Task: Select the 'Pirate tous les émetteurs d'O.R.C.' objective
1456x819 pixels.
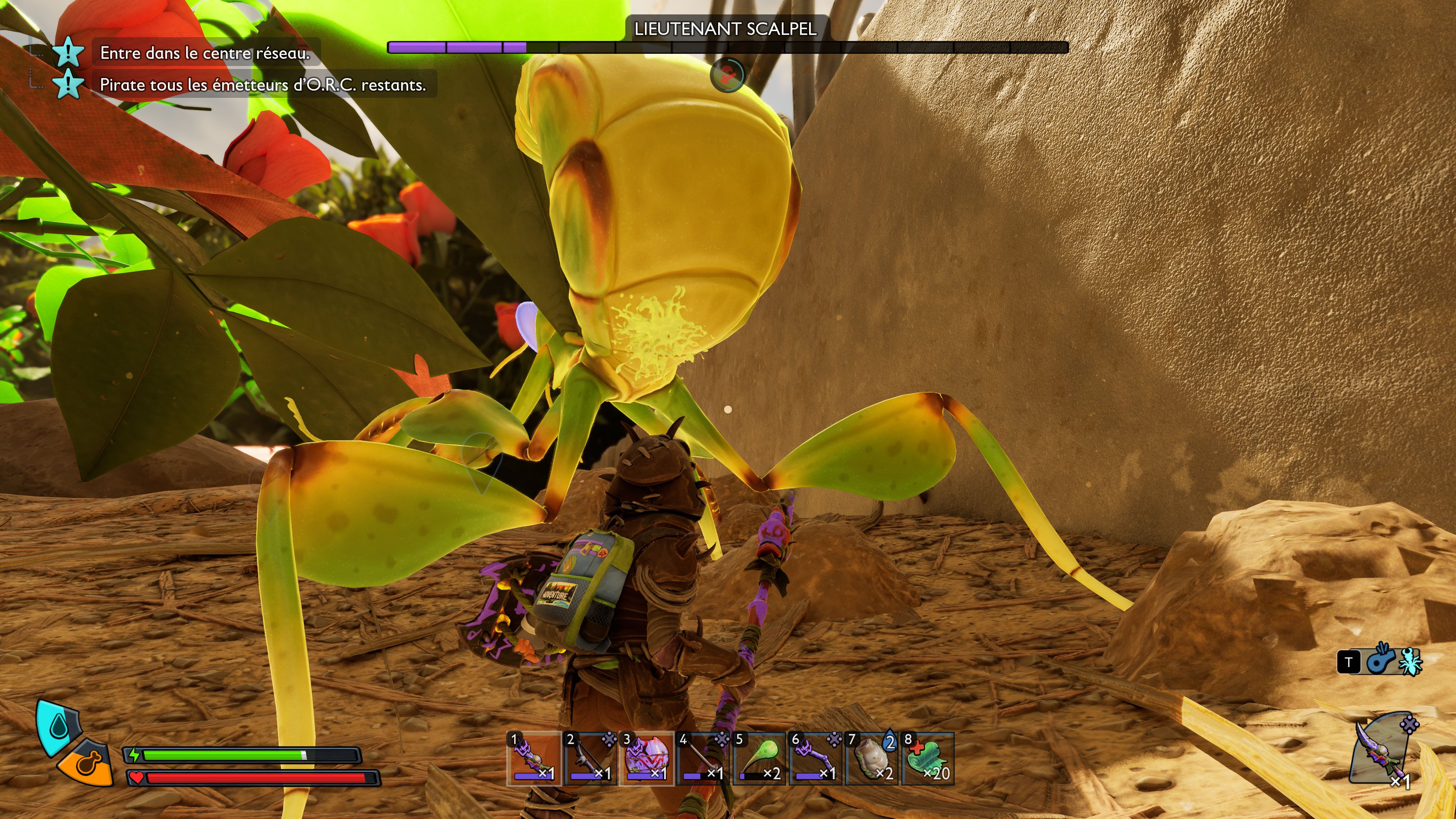Action: click(262, 85)
